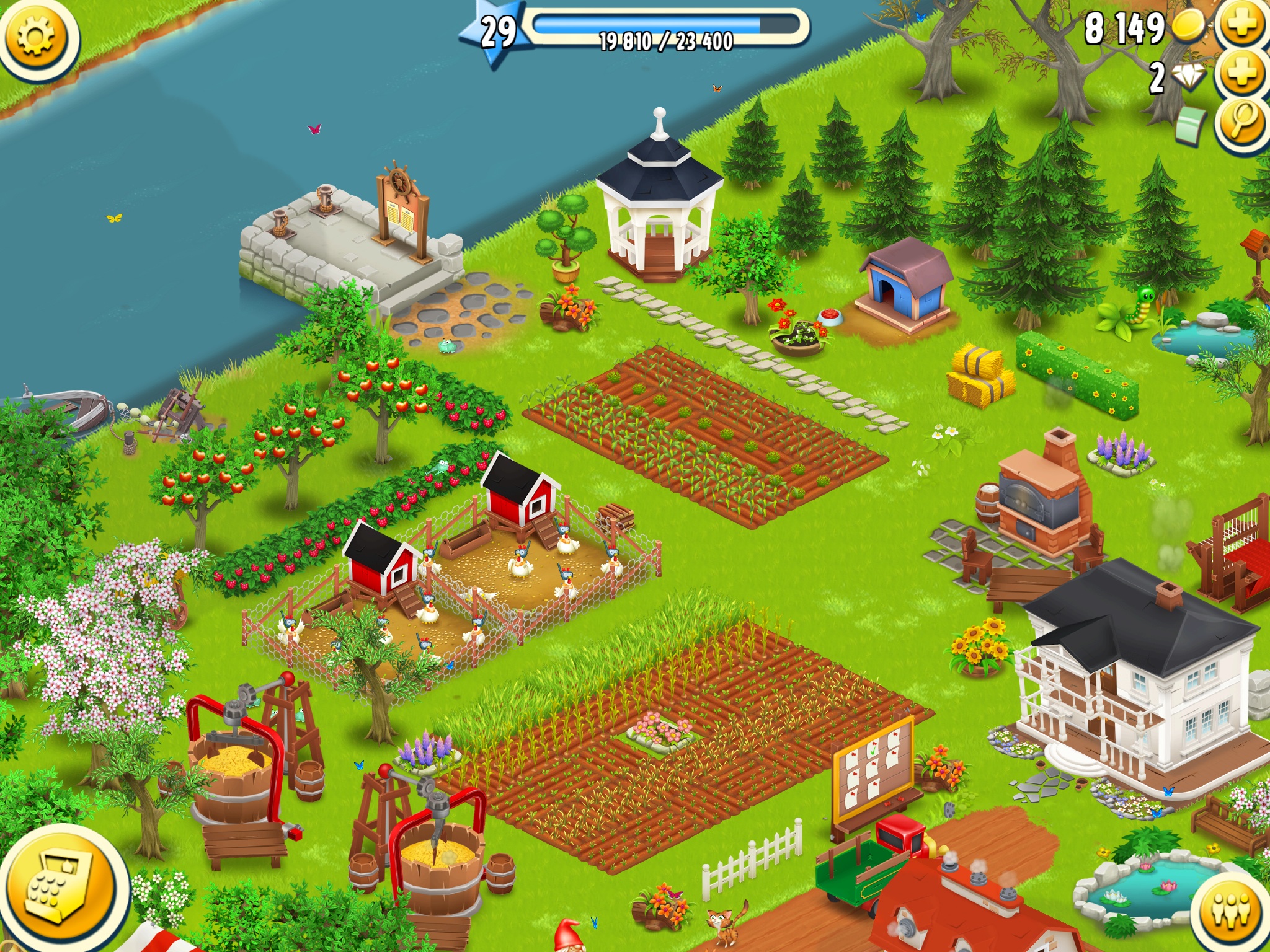The height and width of the screenshot is (952, 1270).
Task: Open the settings gear menu
Action: pyautogui.click(x=36, y=37)
